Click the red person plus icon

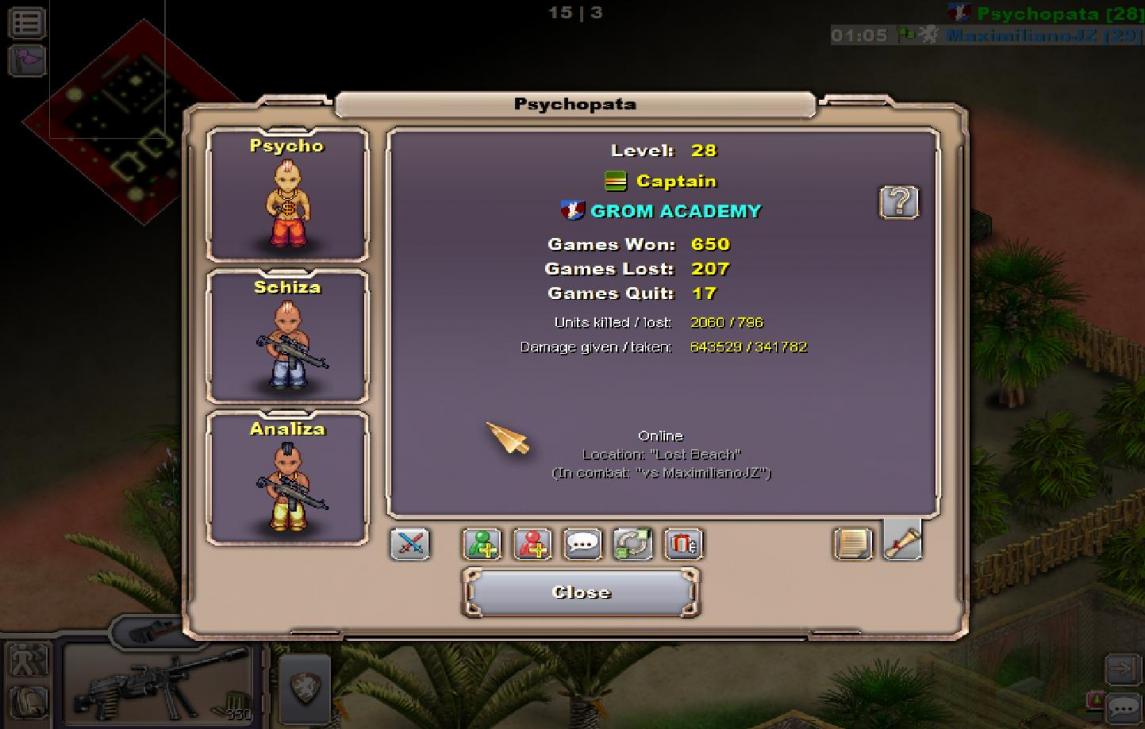click(532, 544)
